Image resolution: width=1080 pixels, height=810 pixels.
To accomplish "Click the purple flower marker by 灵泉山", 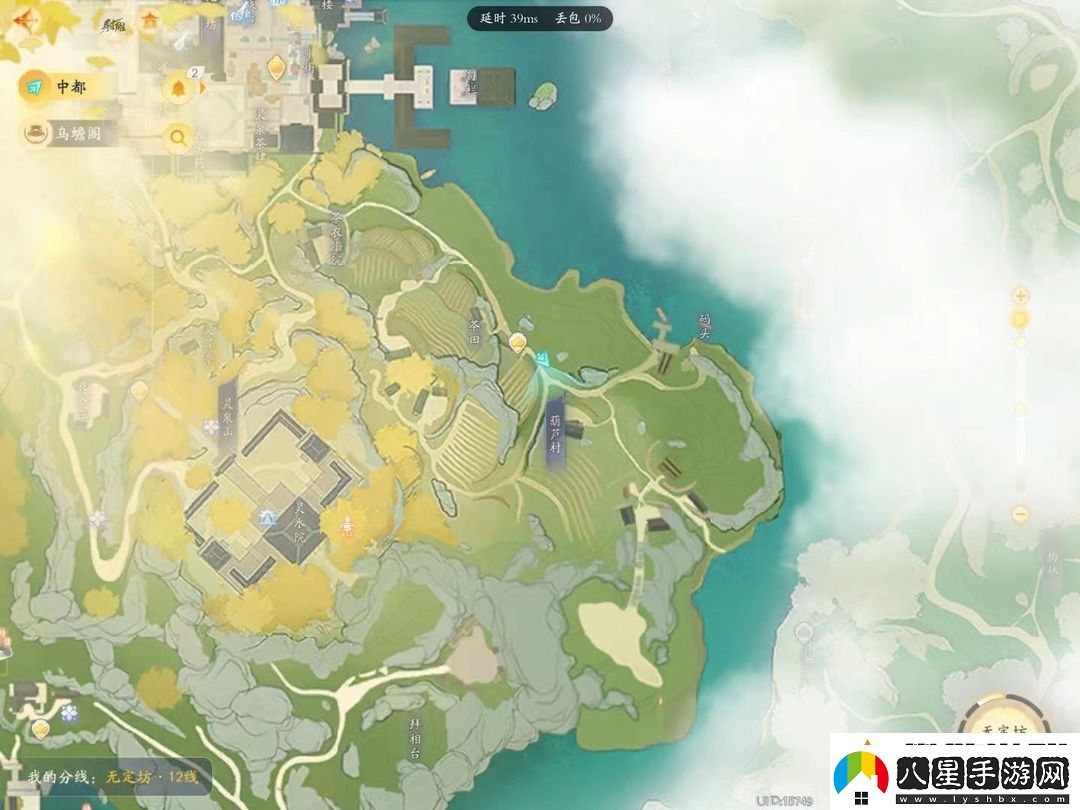I will click(212, 428).
